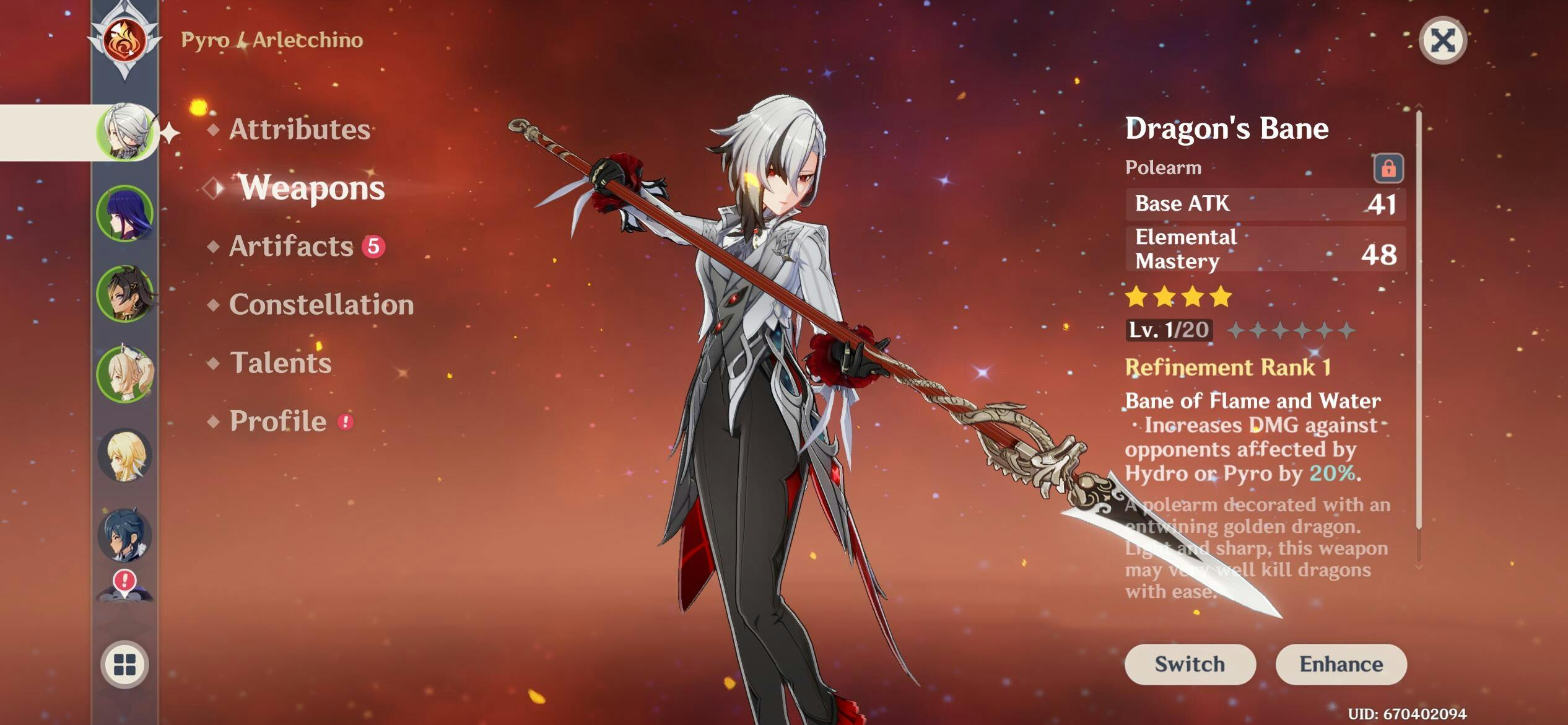Viewport: 1568px width, 725px height.
Task: Open the Profile entry
Action: coord(278,421)
